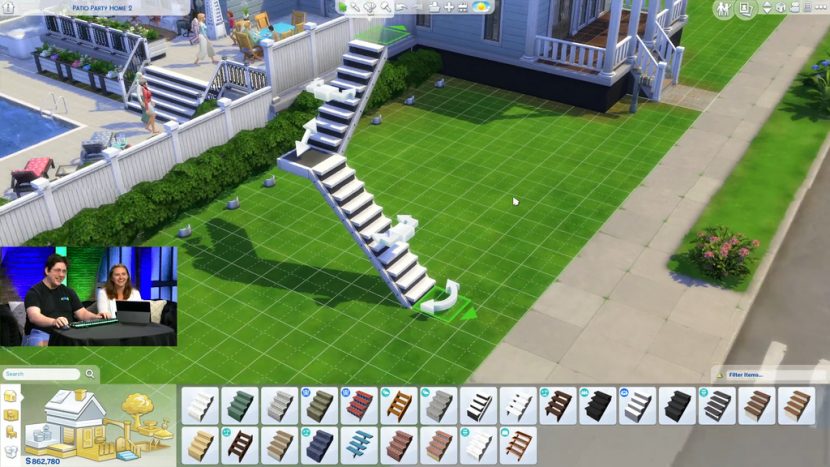
Task: Open the gallery icon beside the Sims button
Action: pos(747,9)
